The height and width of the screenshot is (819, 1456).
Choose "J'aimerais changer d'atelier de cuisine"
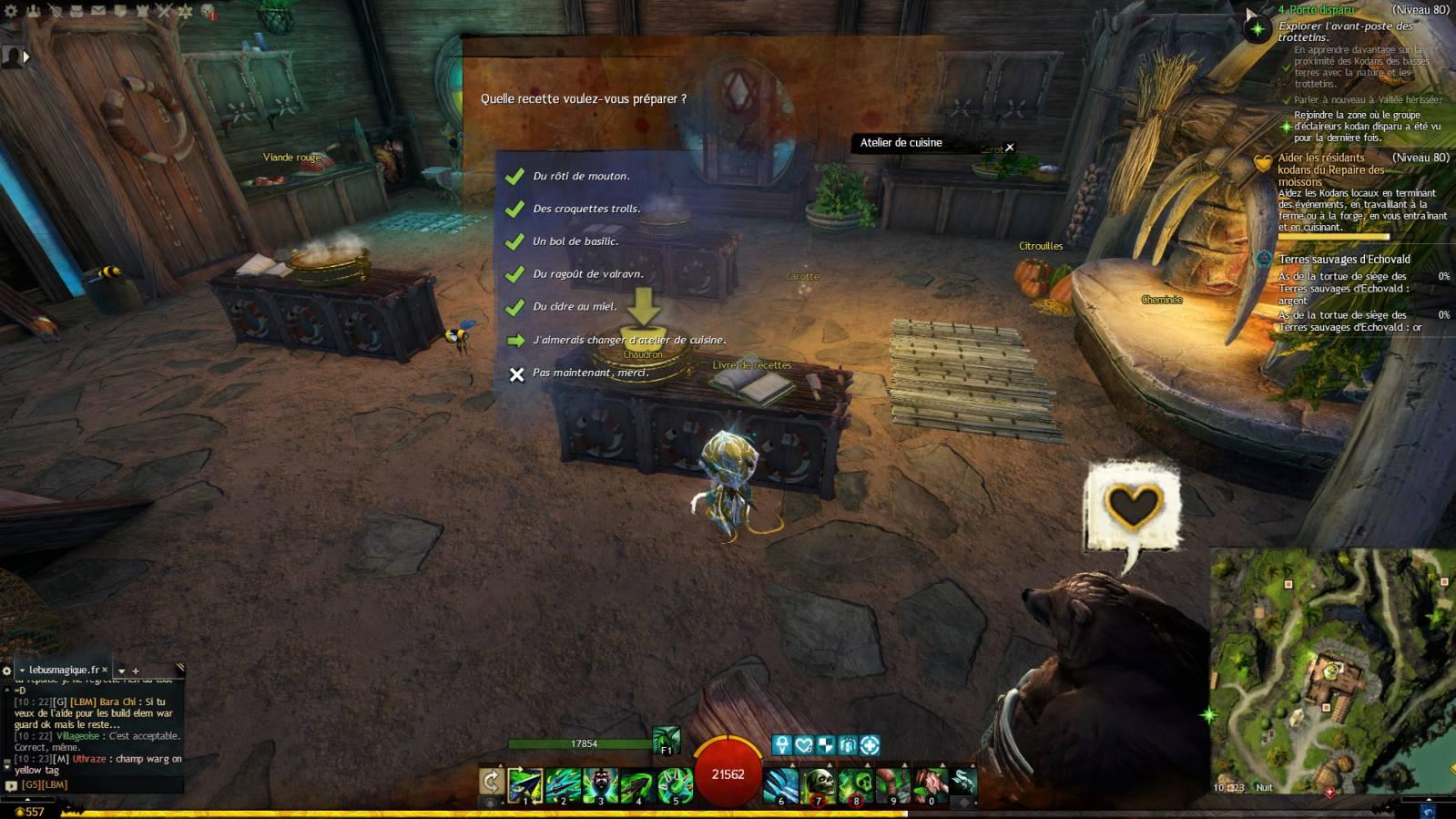tap(628, 340)
